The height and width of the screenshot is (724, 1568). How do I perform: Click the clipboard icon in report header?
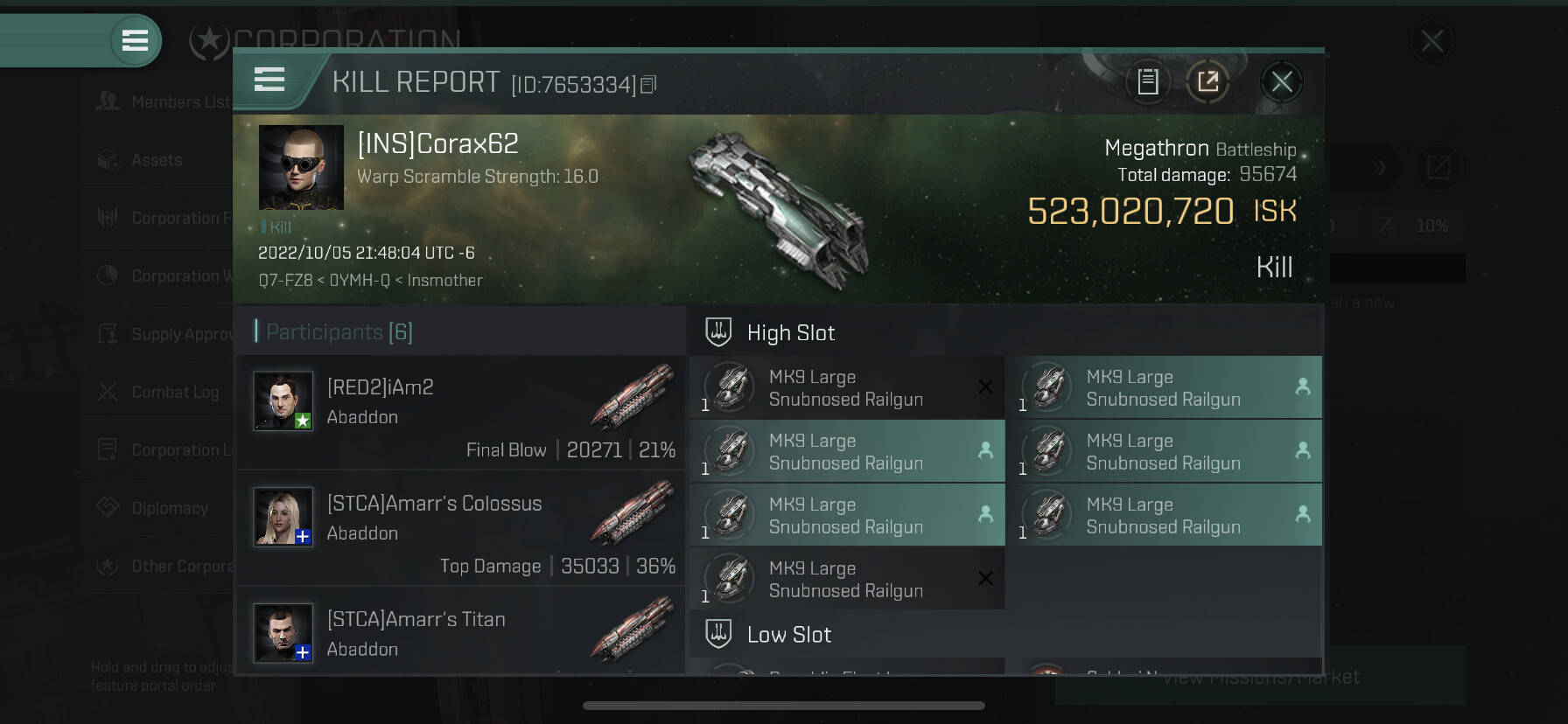1147,82
